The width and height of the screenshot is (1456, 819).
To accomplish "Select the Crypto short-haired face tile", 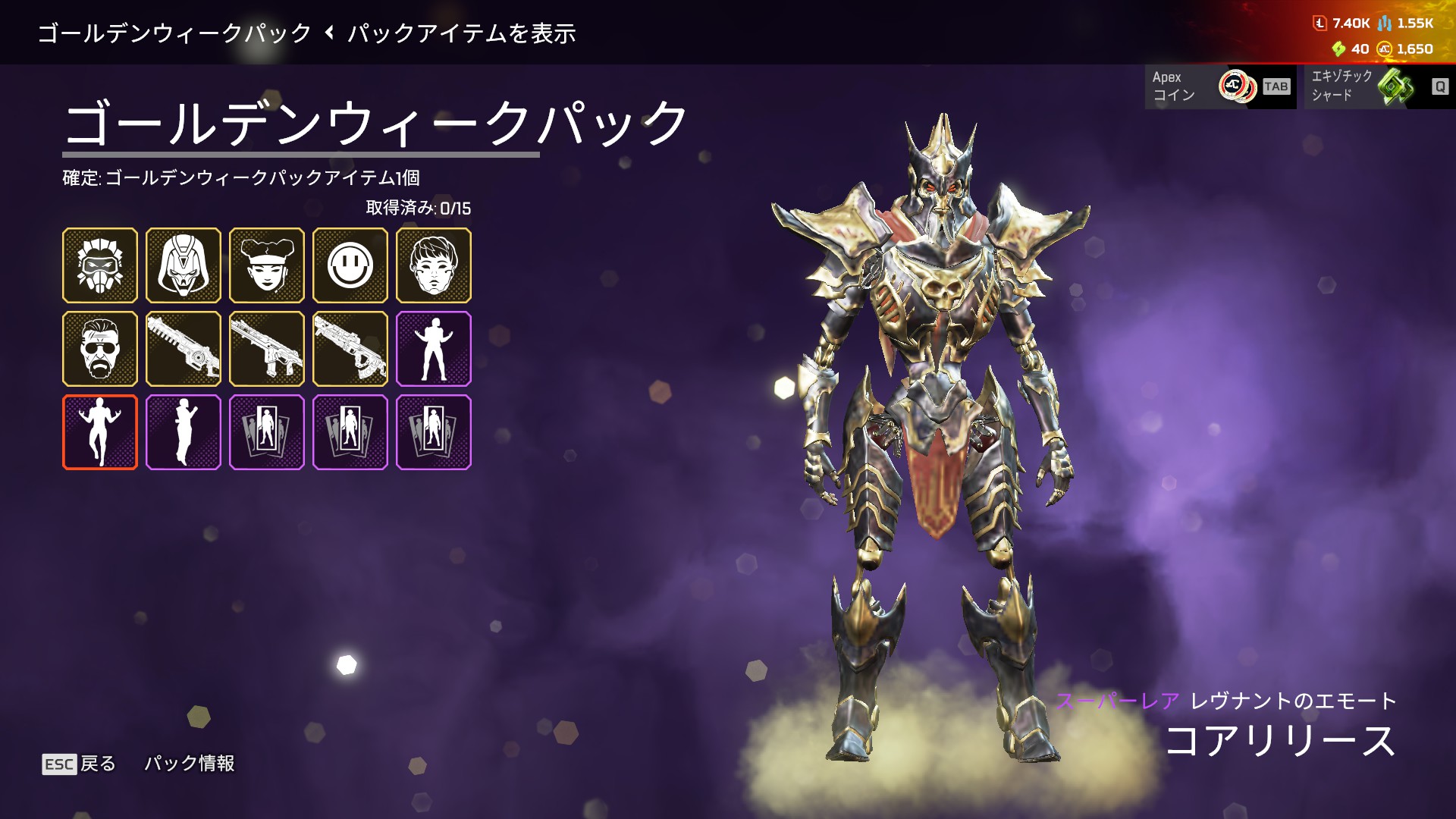I will point(434,265).
